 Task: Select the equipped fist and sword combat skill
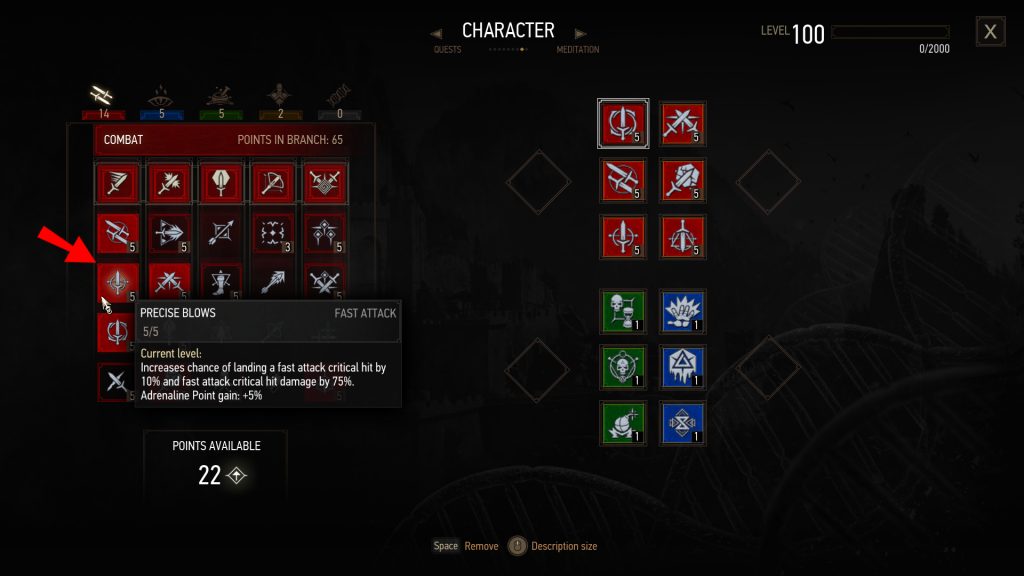click(x=682, y=180)
